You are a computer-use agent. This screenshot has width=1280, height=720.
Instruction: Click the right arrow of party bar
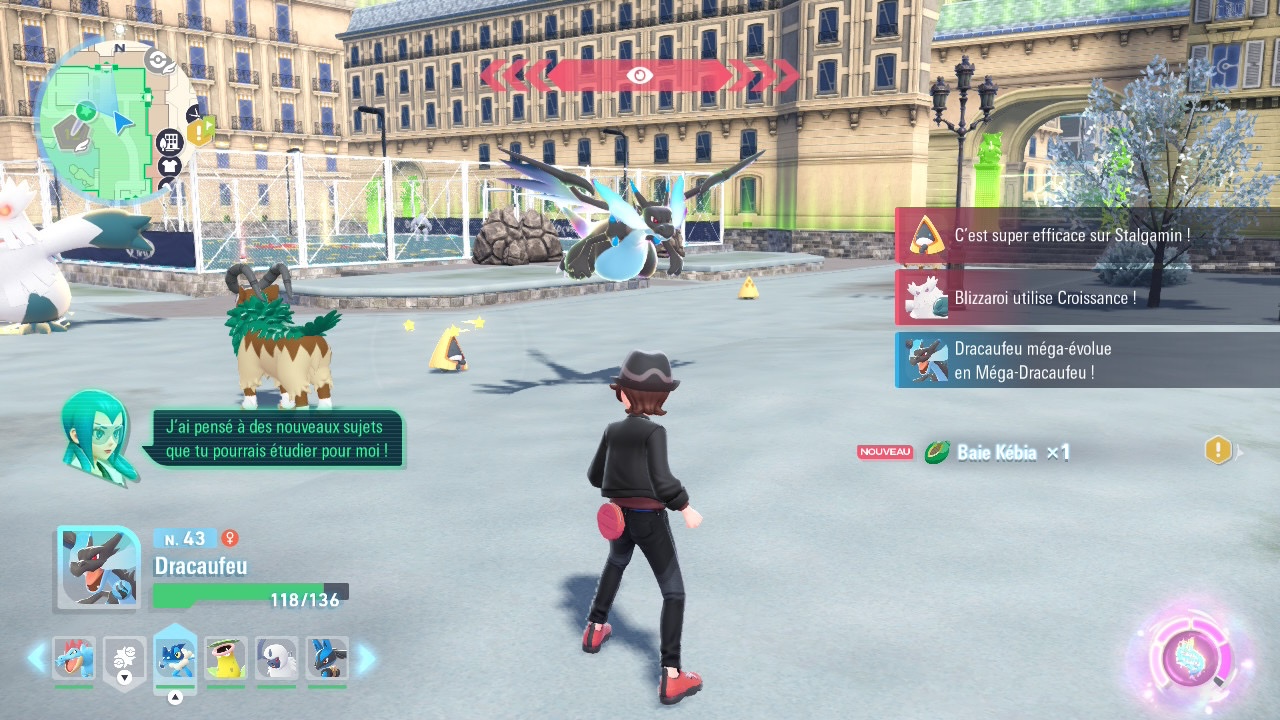(366, 658)
